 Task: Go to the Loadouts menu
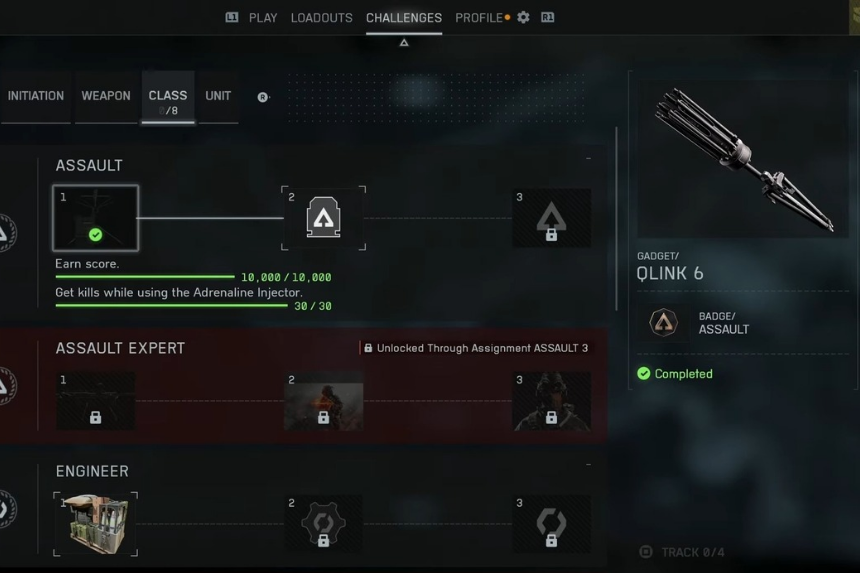(x=321, y=18)
